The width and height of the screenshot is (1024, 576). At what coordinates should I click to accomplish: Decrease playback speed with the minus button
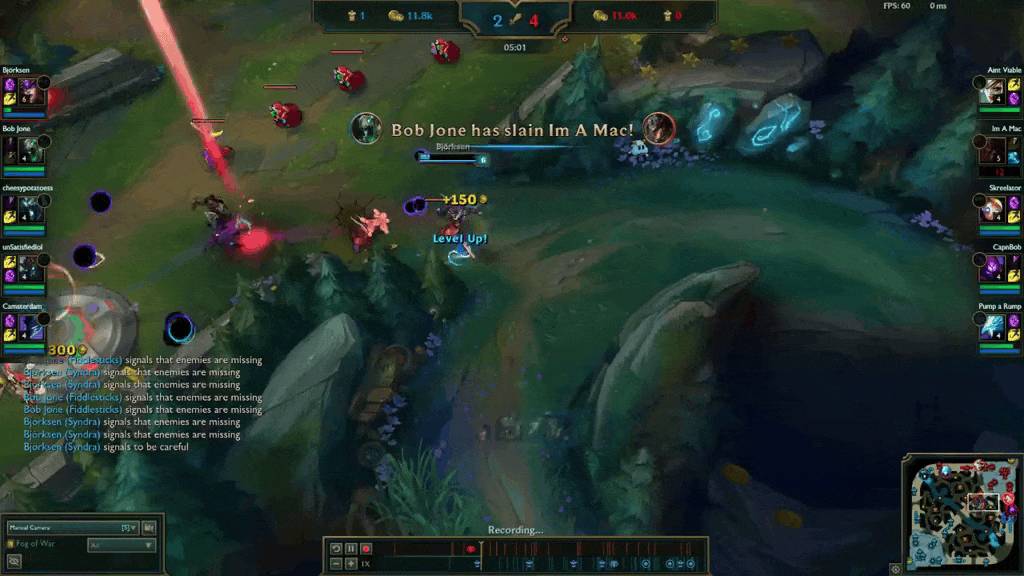pos(337,564)
